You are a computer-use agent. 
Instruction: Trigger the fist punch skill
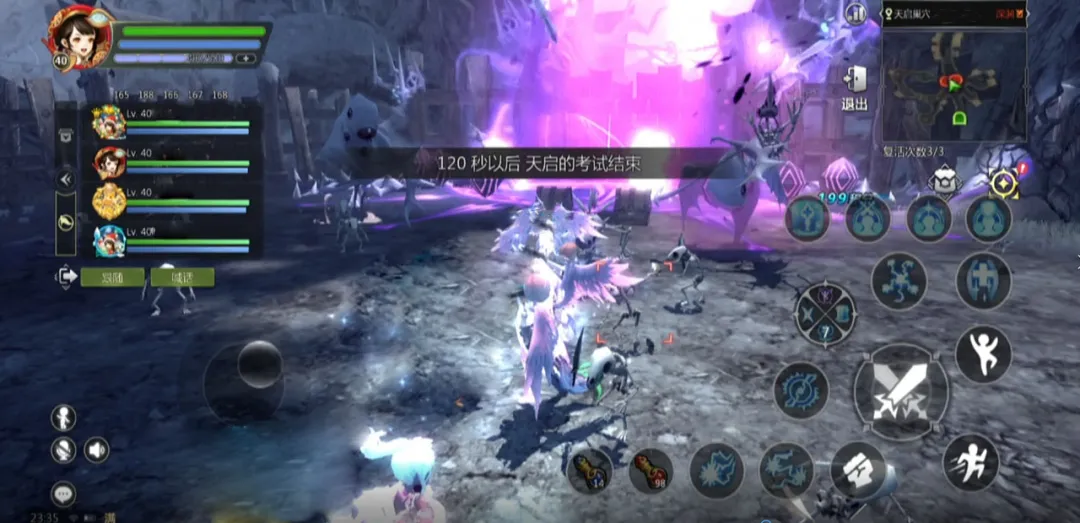(858, 470)
